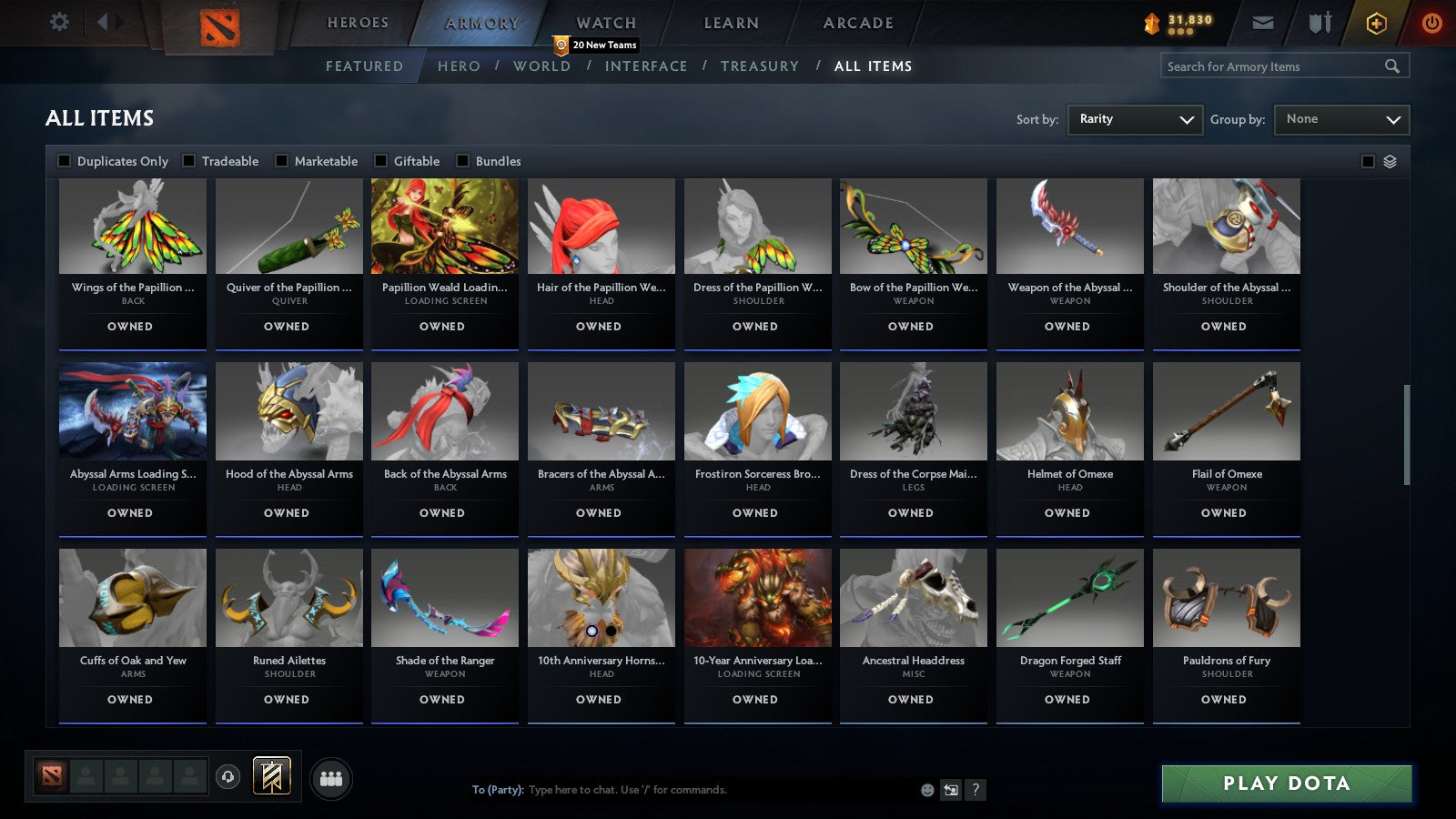The height and width of the screenshot is (819, 1456).
Task: Enable the Duplicates Only filter
Action: pyautogui.click(x=65, y=160)
